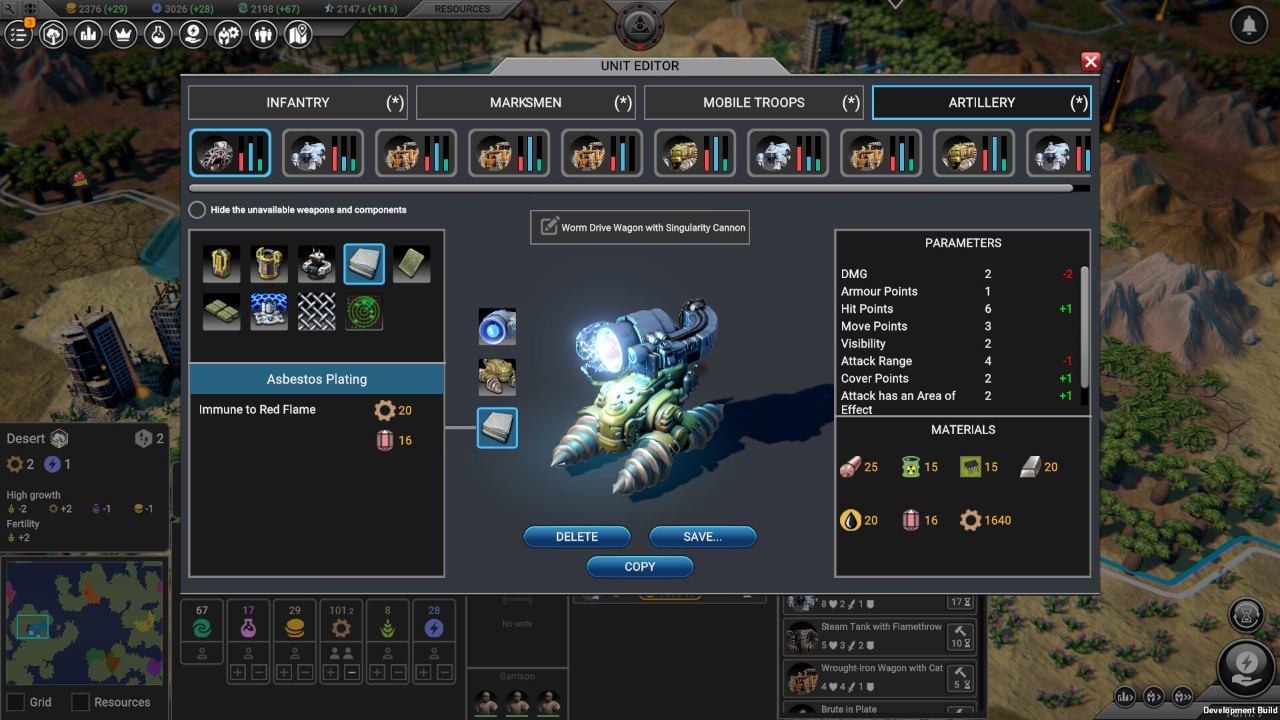
Task: Select the worm drive chassis slot
Action: (x=497, y=377)
